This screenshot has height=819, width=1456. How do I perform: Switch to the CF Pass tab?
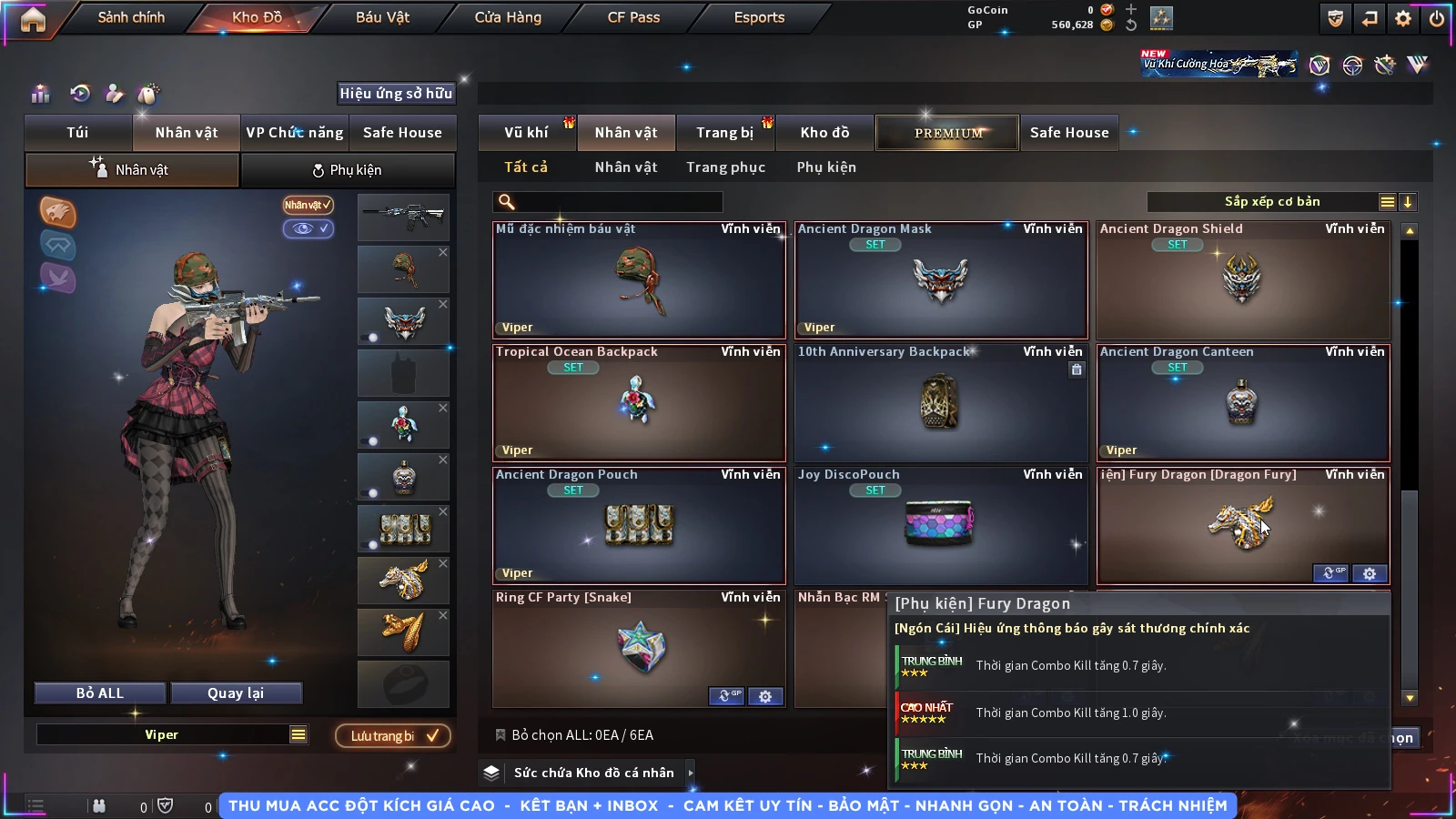tap(633, 17)
